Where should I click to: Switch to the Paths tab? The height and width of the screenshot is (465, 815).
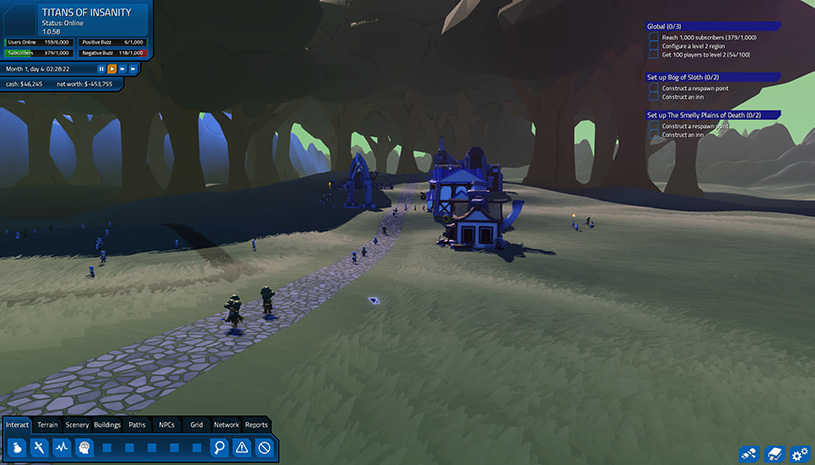137,425
